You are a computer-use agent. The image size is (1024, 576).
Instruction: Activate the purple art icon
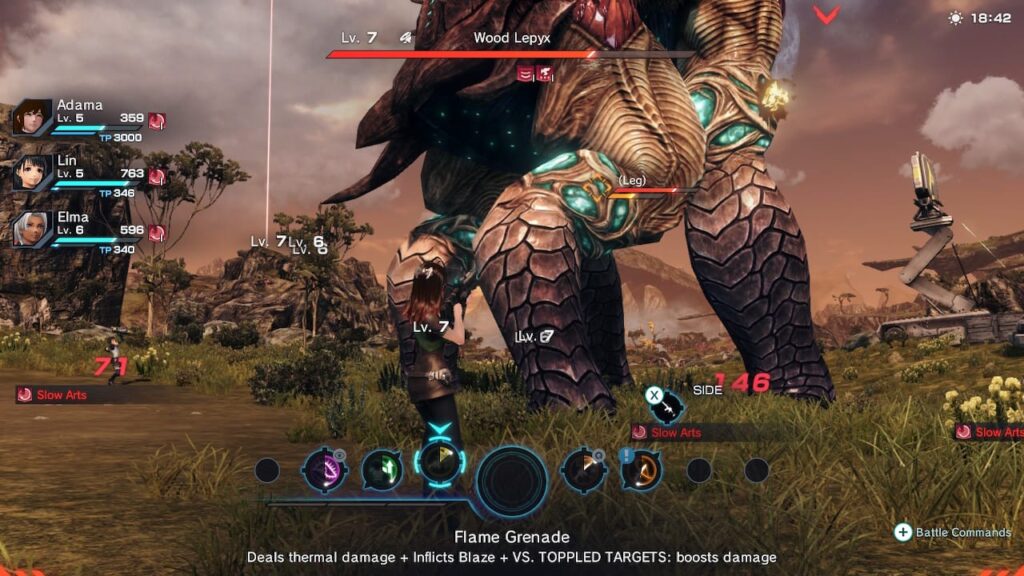(325, 469)
